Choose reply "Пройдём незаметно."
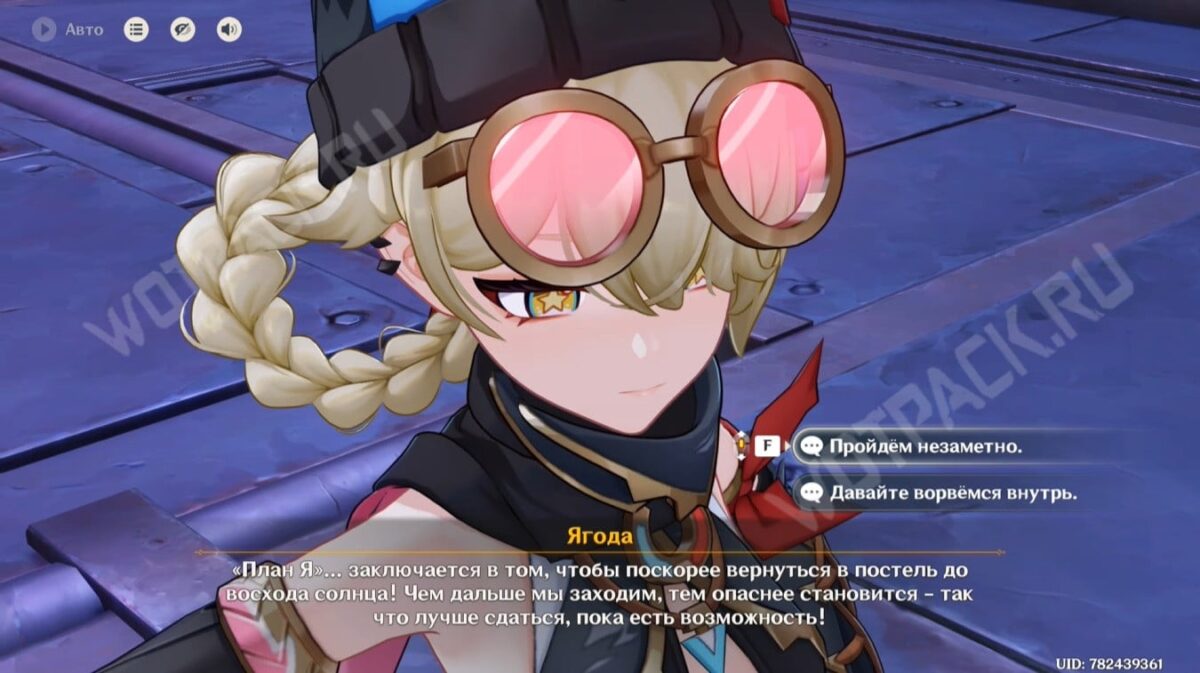 click(925, 446)
